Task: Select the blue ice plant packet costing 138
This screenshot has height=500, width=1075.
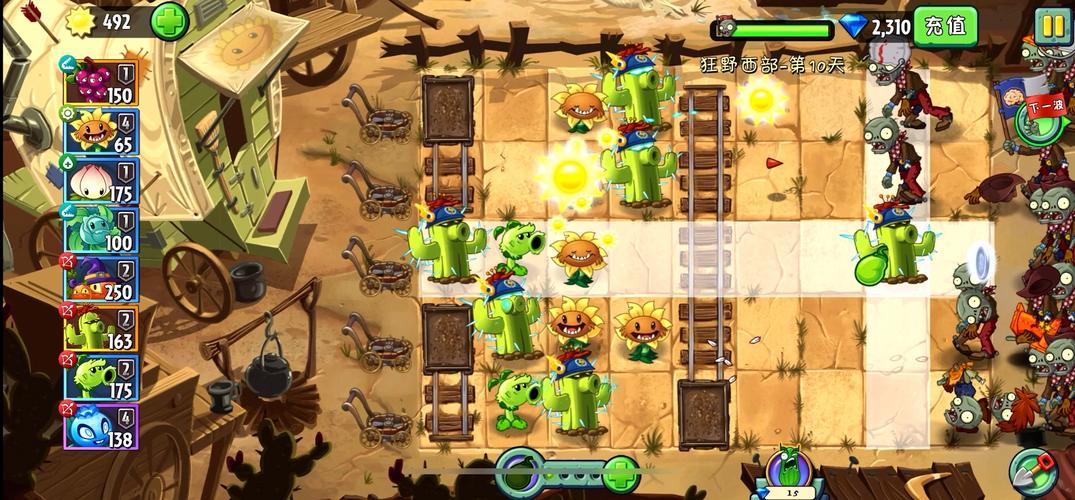Action: pos(102,427)
